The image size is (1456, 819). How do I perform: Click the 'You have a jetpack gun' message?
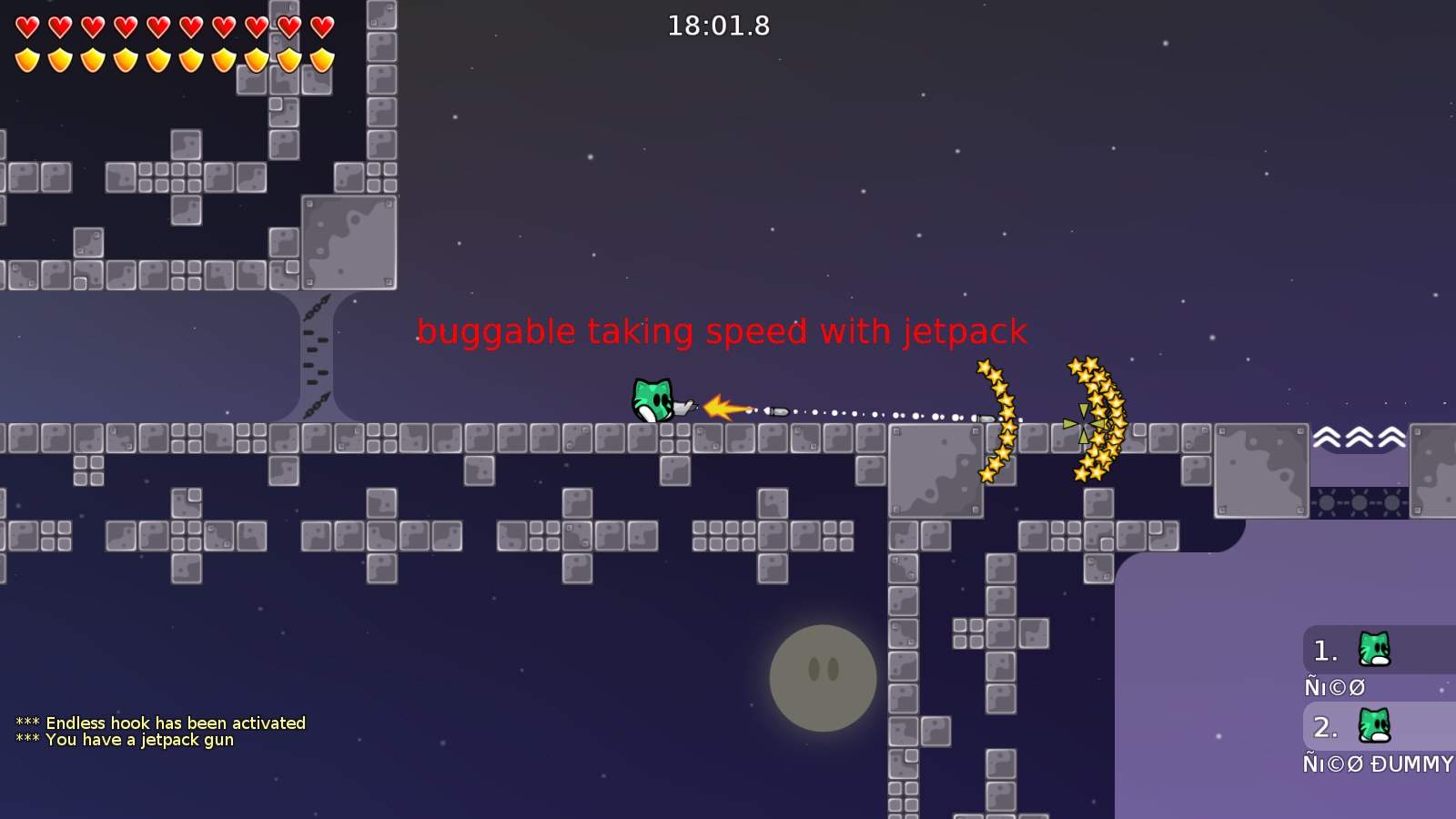pyautogui.click(x=125, y=740)
